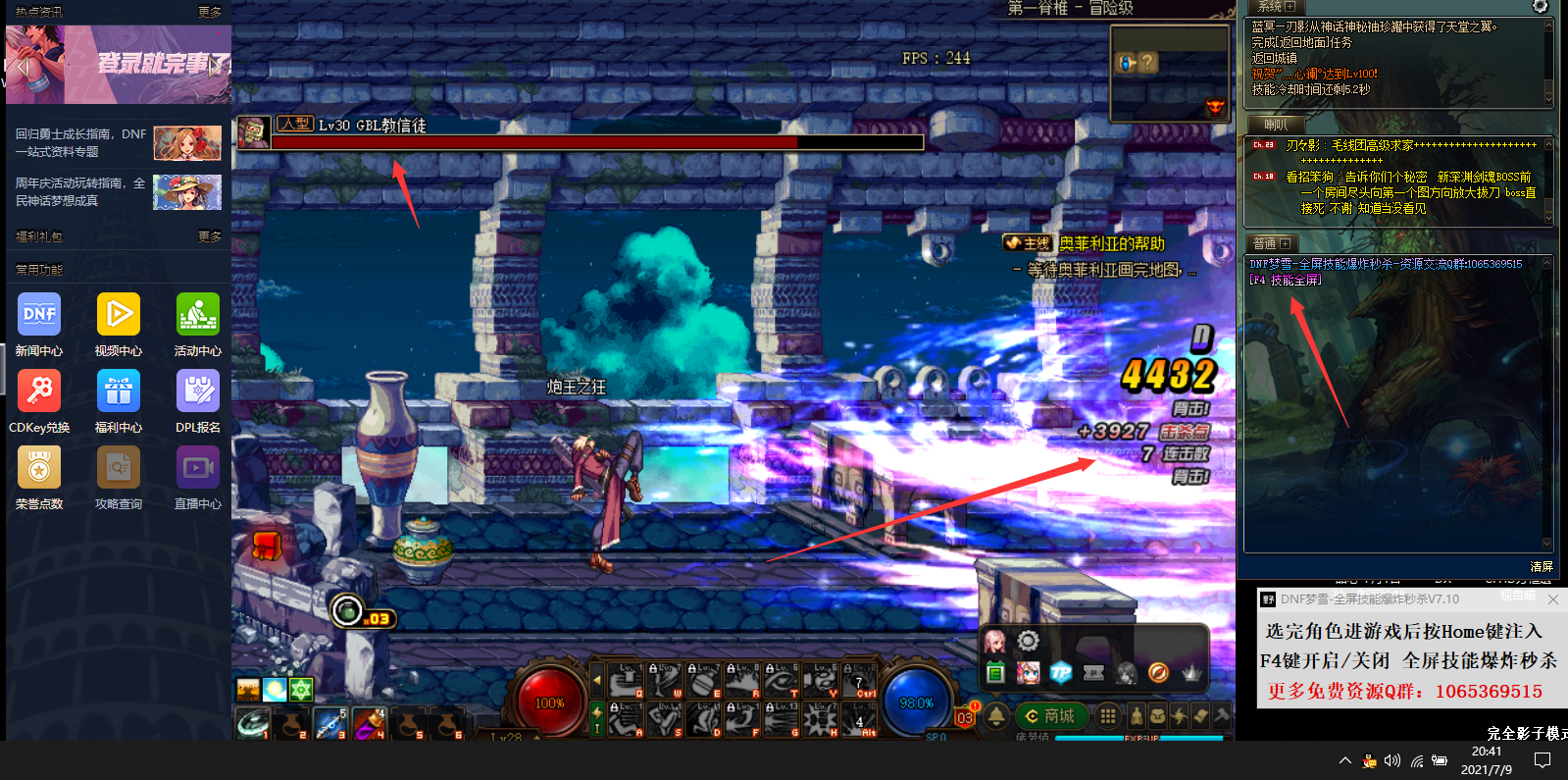The height and width of the screenshot is (780, 1568).
Task: Open the 奥菲利亚的帮助 quest tracker
Action: point(1111,243)
